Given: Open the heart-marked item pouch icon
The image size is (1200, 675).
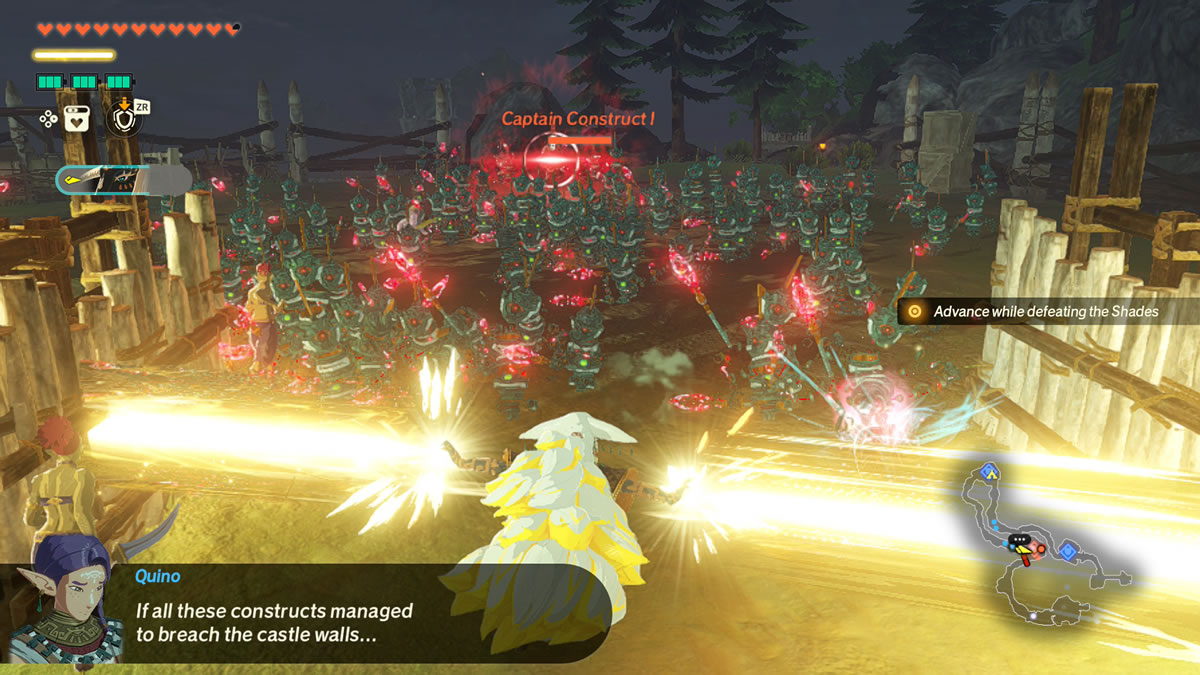Looking at the screenshot, I should tap(79, 118).
